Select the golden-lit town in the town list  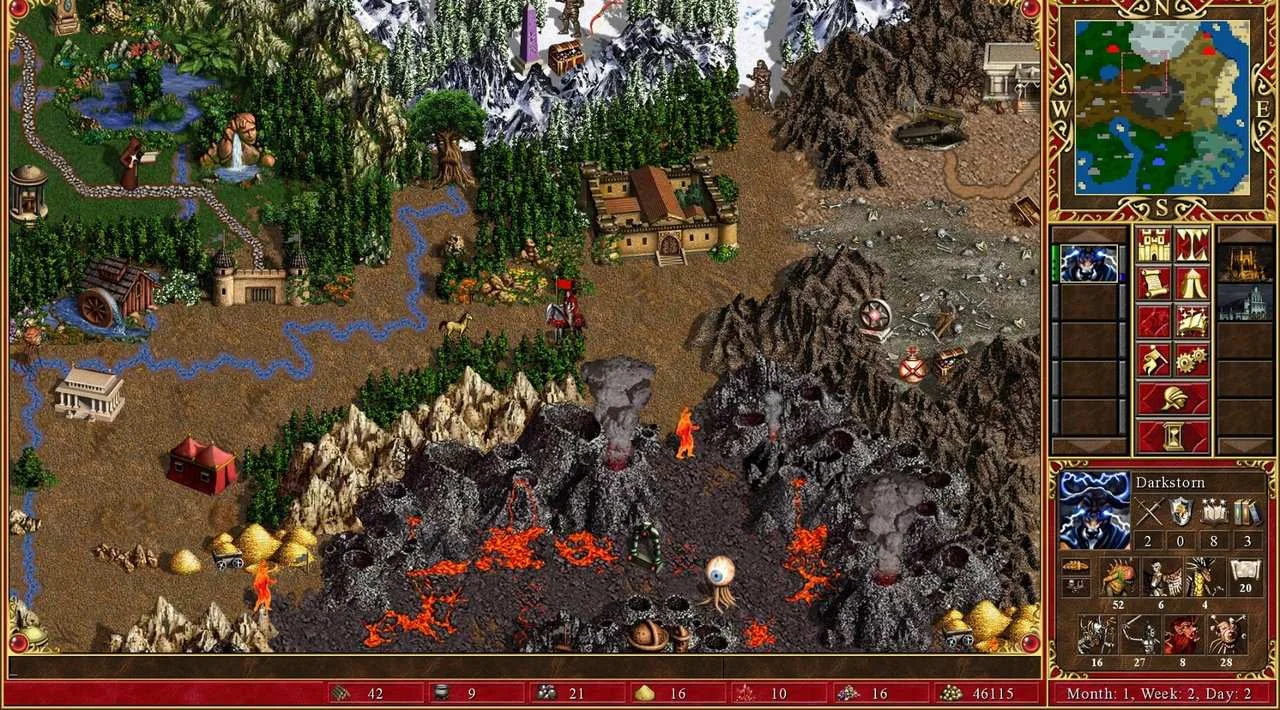(x=1243, y=264)
